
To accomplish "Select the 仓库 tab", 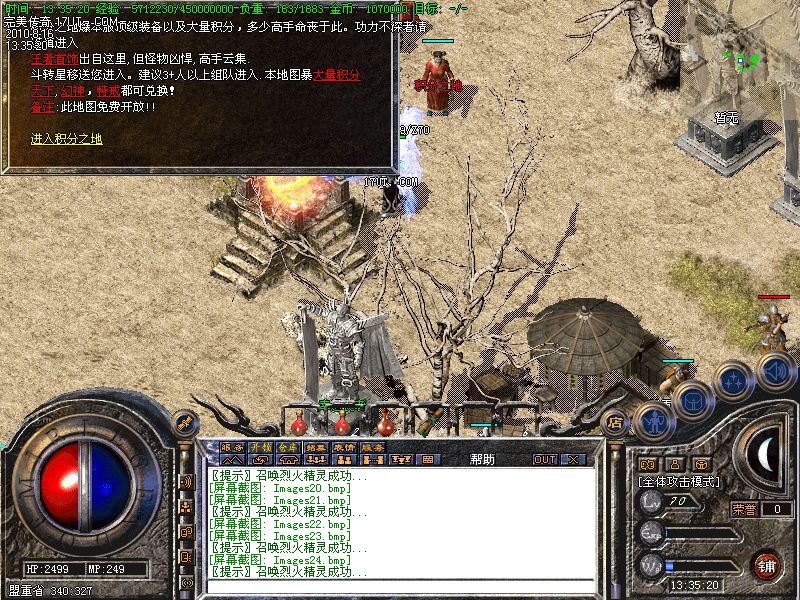I will click(288, 447).
